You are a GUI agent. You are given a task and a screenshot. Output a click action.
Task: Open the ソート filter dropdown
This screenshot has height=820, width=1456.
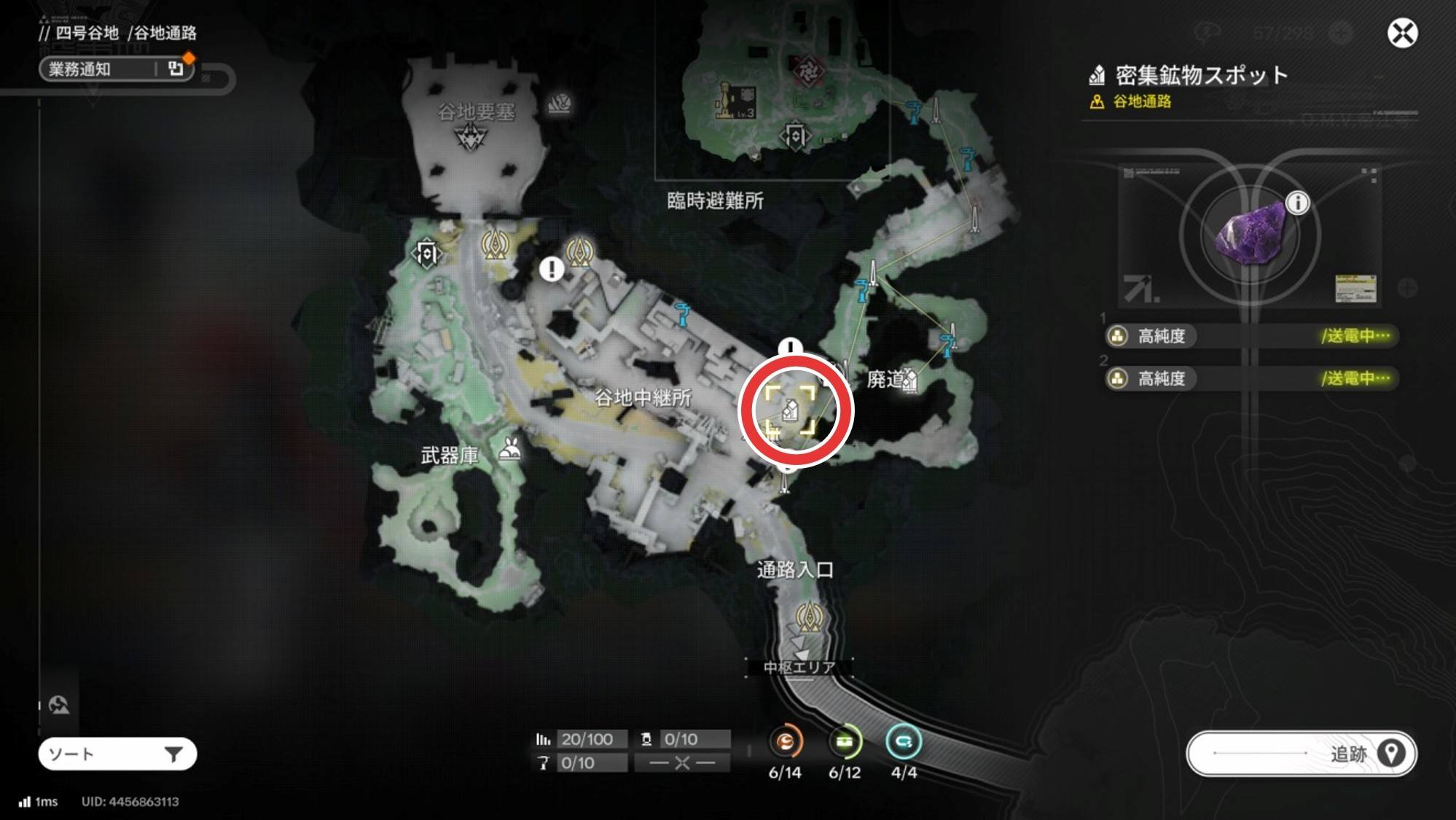(x=117, y=754)
